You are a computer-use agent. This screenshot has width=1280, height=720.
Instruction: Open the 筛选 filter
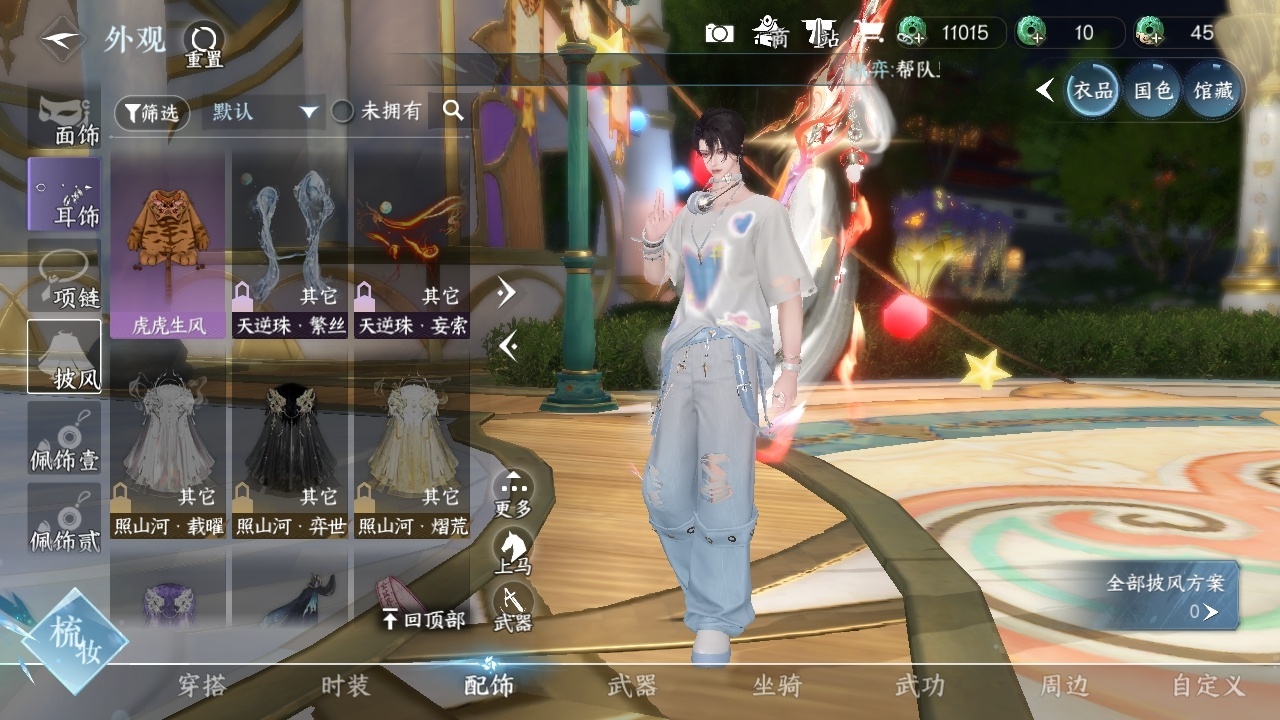coord(152,113)
